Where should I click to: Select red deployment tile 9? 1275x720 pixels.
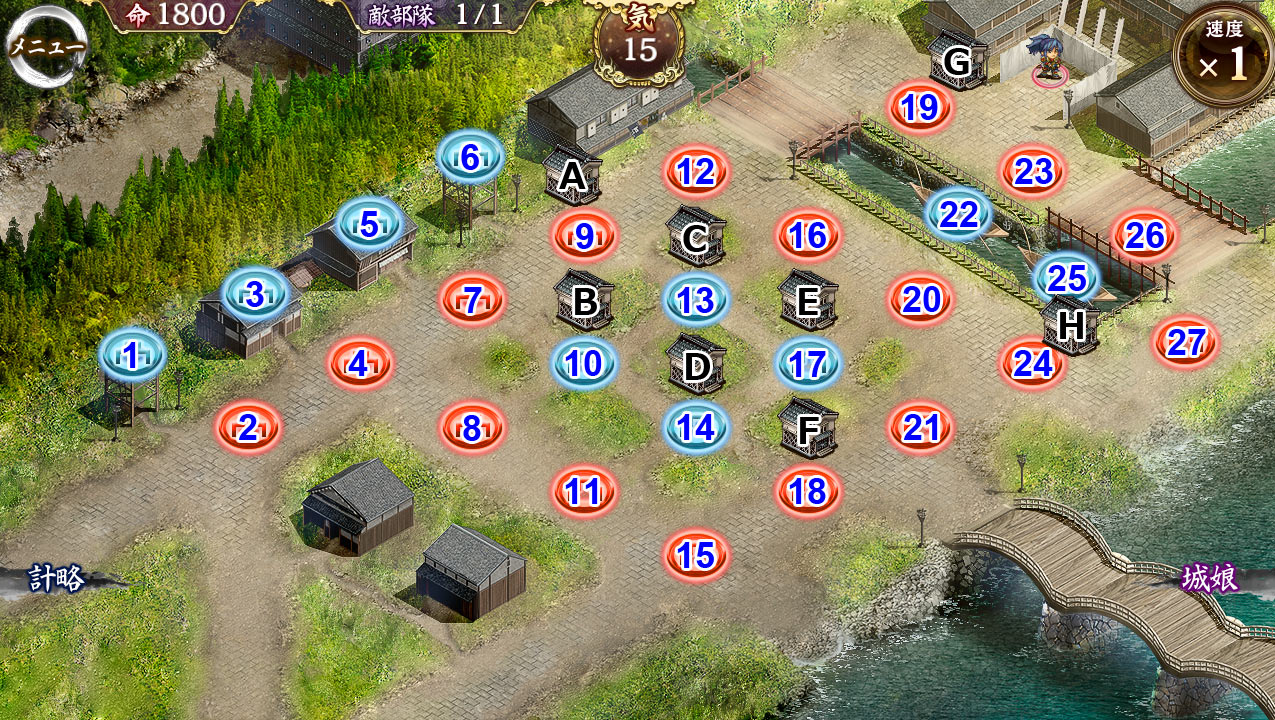(585, 237)
